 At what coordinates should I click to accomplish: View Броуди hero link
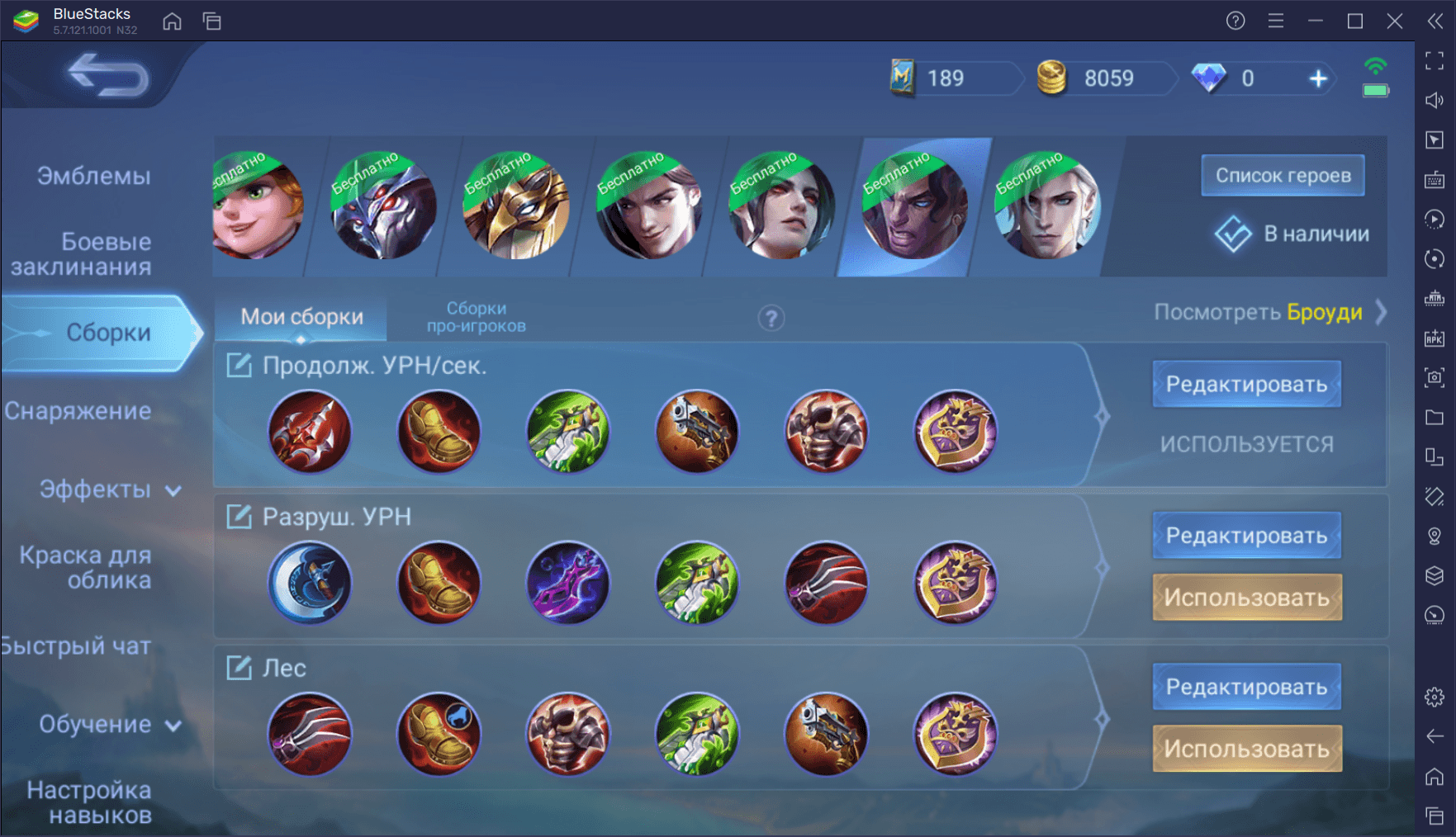[1324, 313]
